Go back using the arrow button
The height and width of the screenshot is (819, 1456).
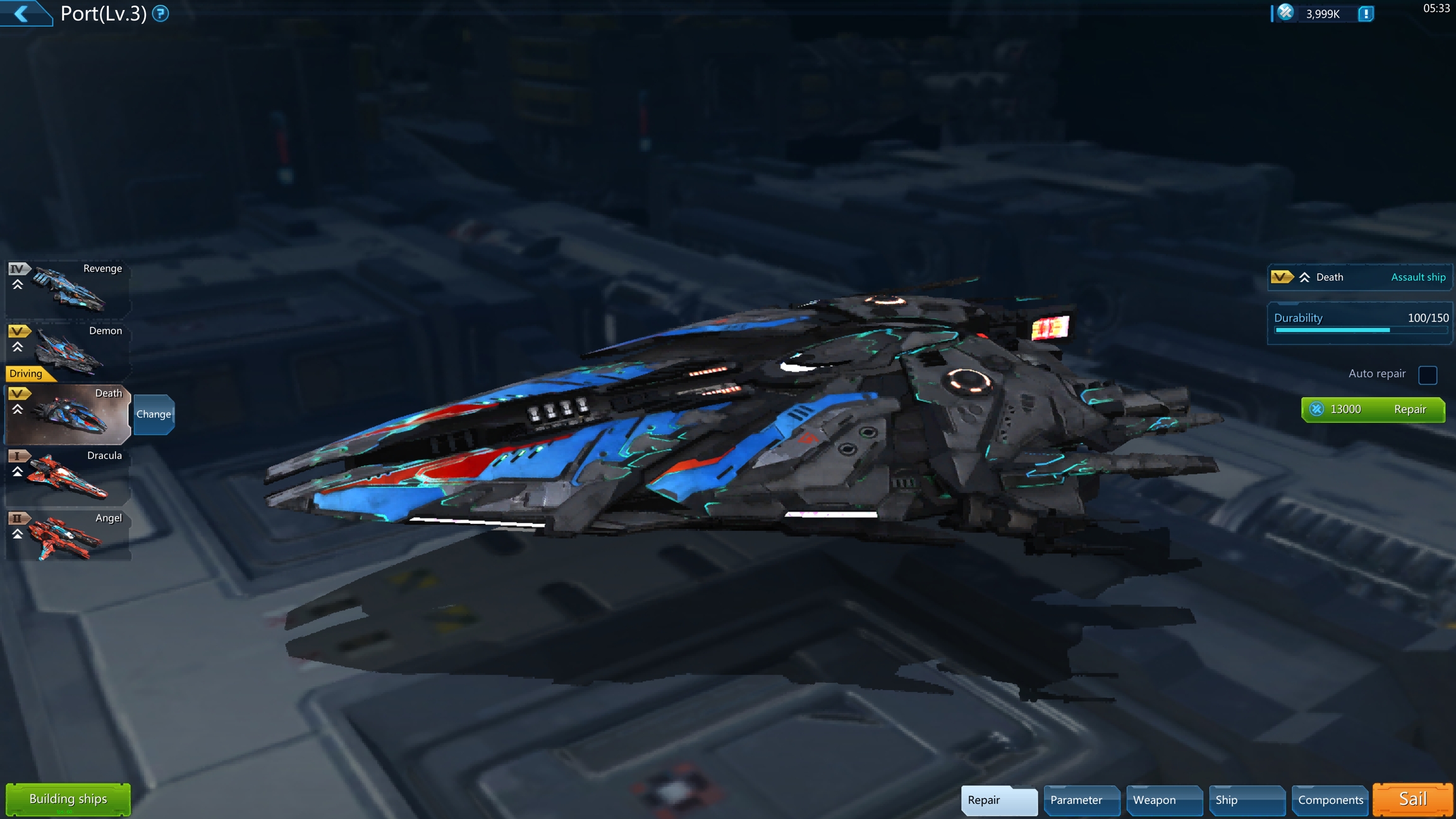pos(23,13)
